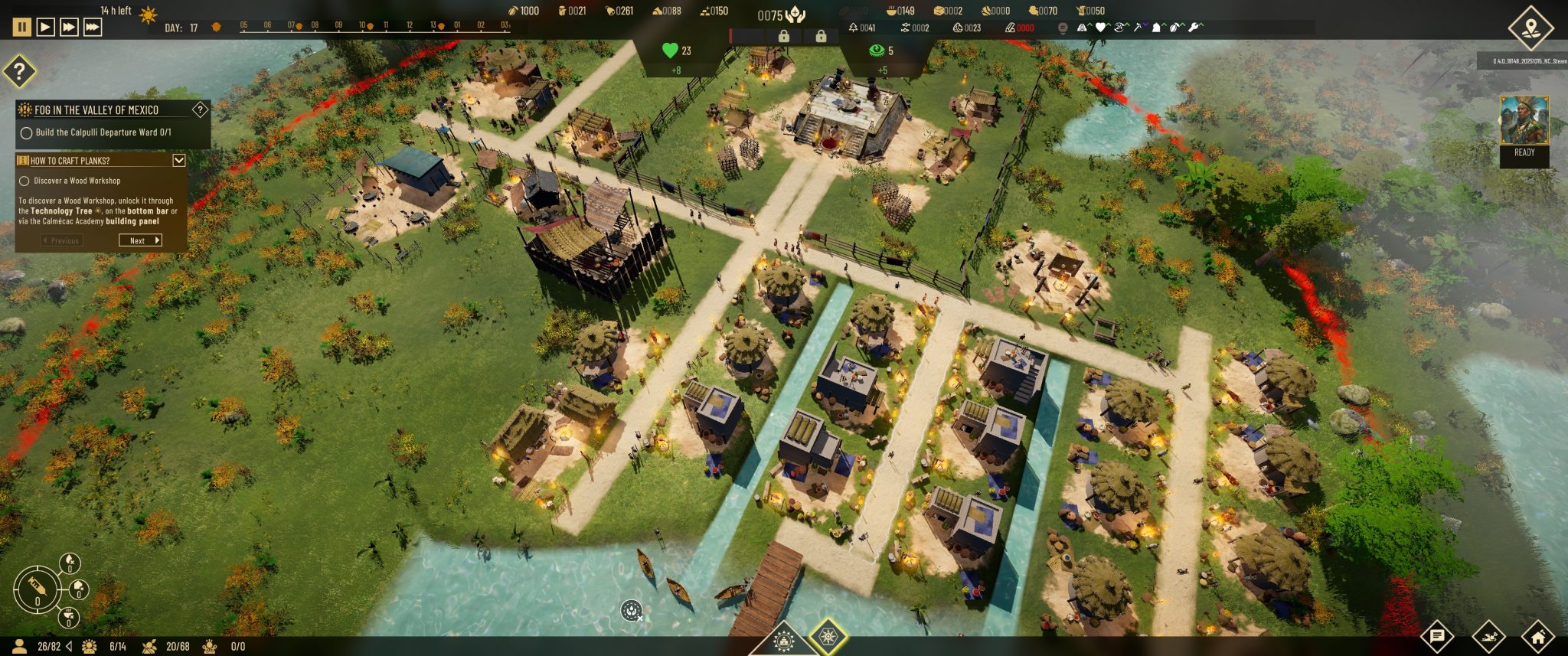Collapse the How to Craft Planks panel

[179, 160]
